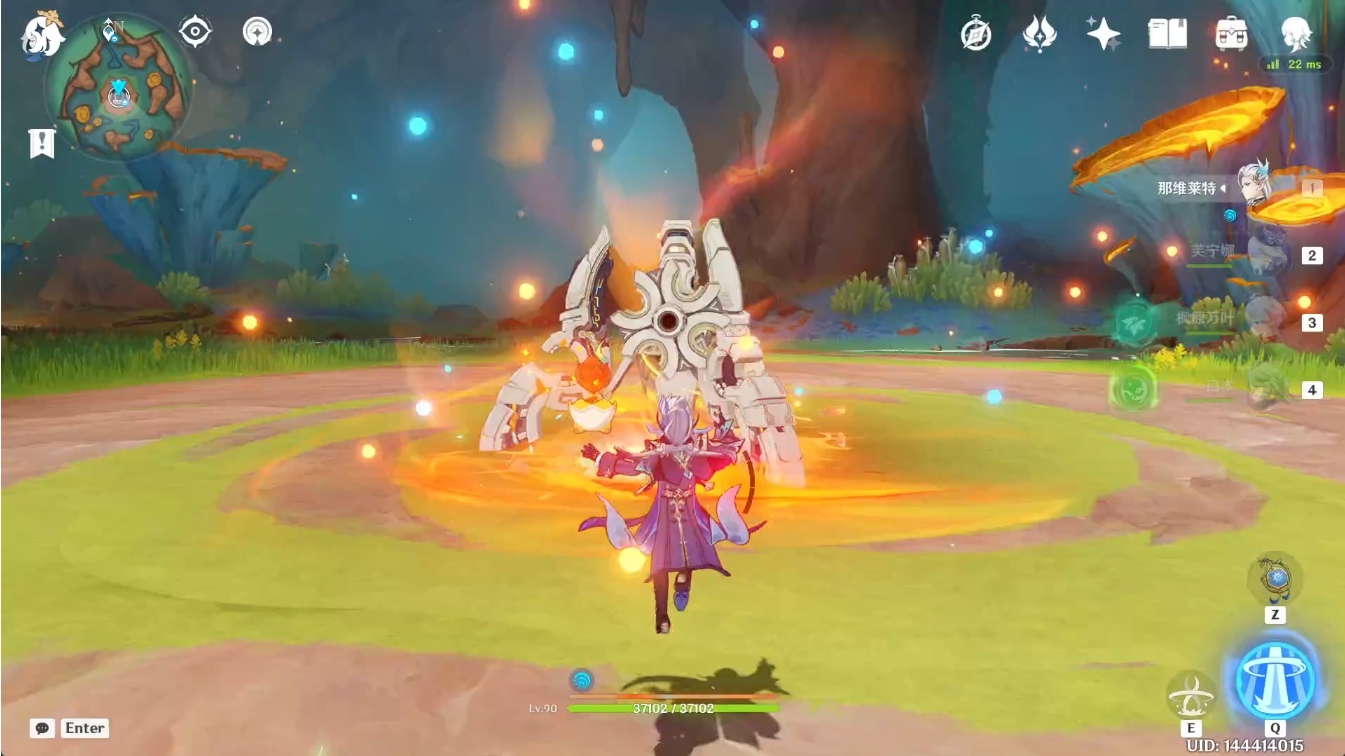Open the chat speech bubble

(42, 728)
